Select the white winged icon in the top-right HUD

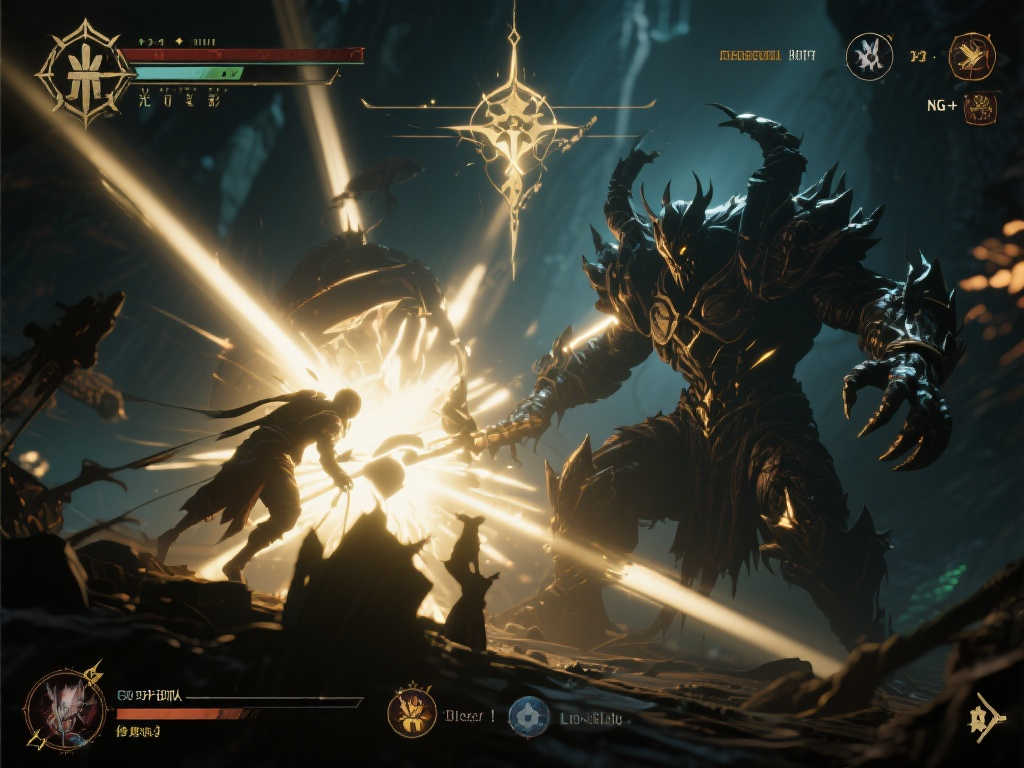point(869,56)
